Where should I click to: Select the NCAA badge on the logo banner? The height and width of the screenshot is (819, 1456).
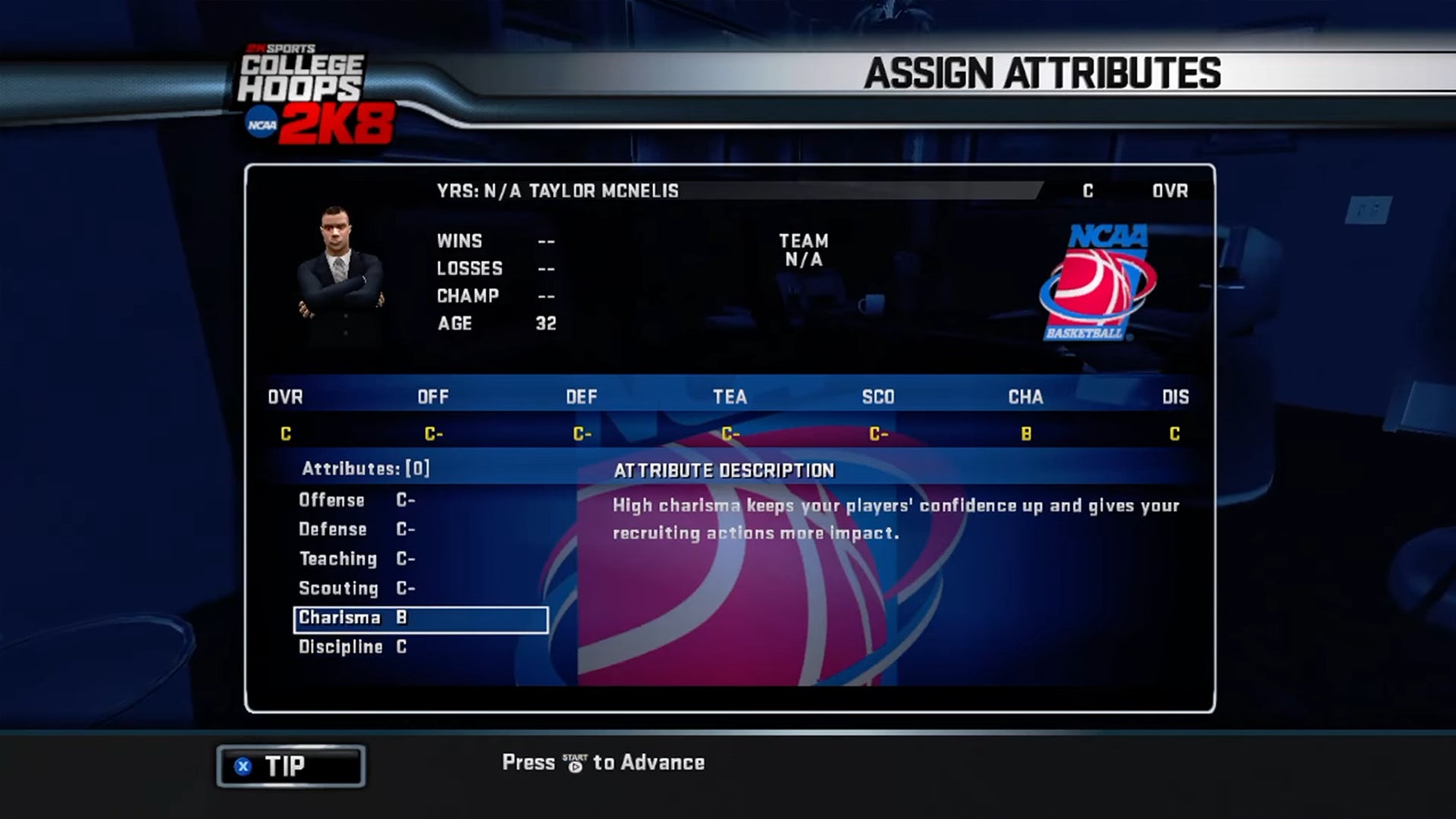259,121
